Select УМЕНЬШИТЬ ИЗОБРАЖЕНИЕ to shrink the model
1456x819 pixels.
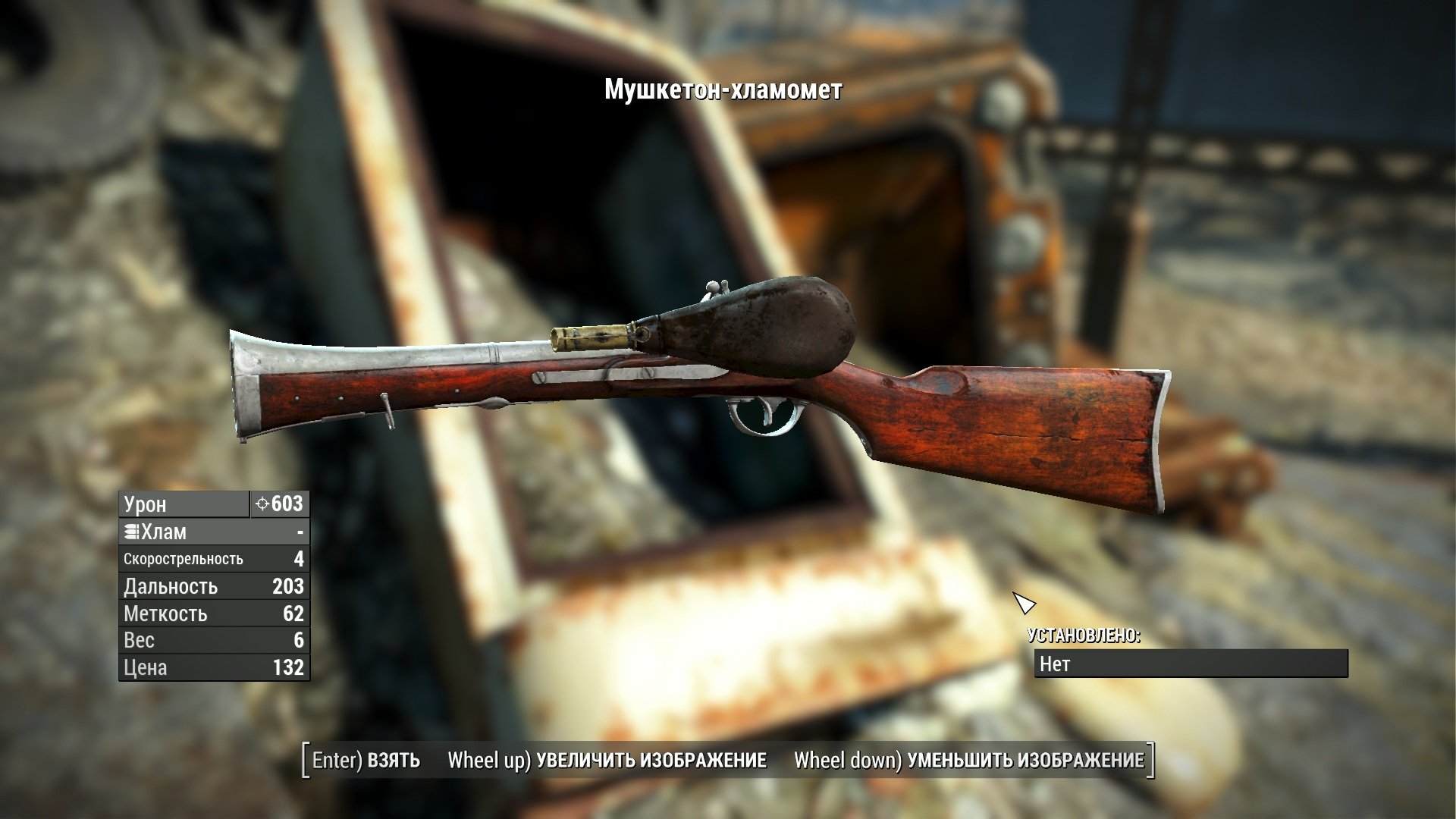968,761
